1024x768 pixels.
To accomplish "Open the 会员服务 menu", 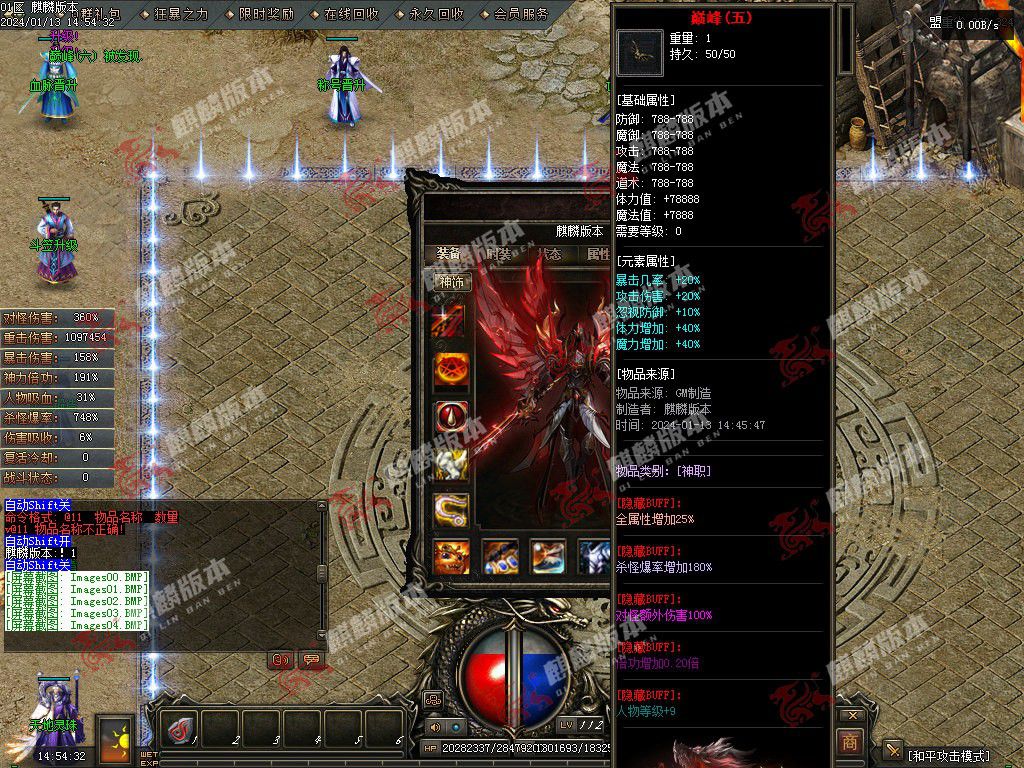I will click(520, 14).
